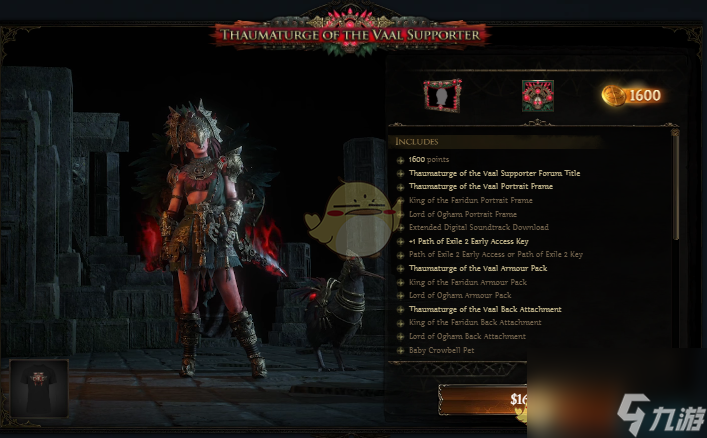Select the red floral frame icon
707x438 pixels.
click(x=537, y=96)
